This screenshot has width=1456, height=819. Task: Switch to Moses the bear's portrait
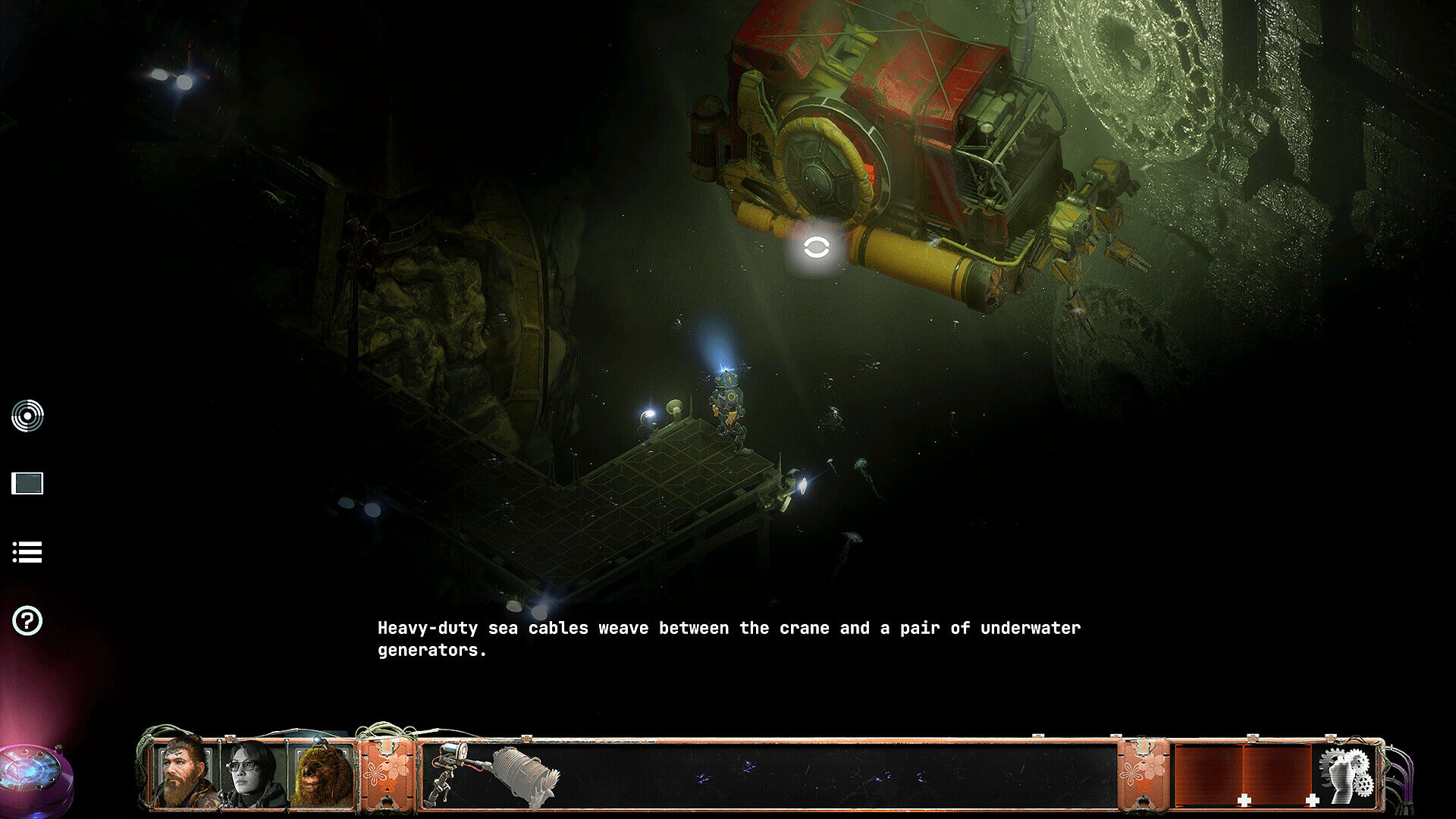click(x=317, y=773)
